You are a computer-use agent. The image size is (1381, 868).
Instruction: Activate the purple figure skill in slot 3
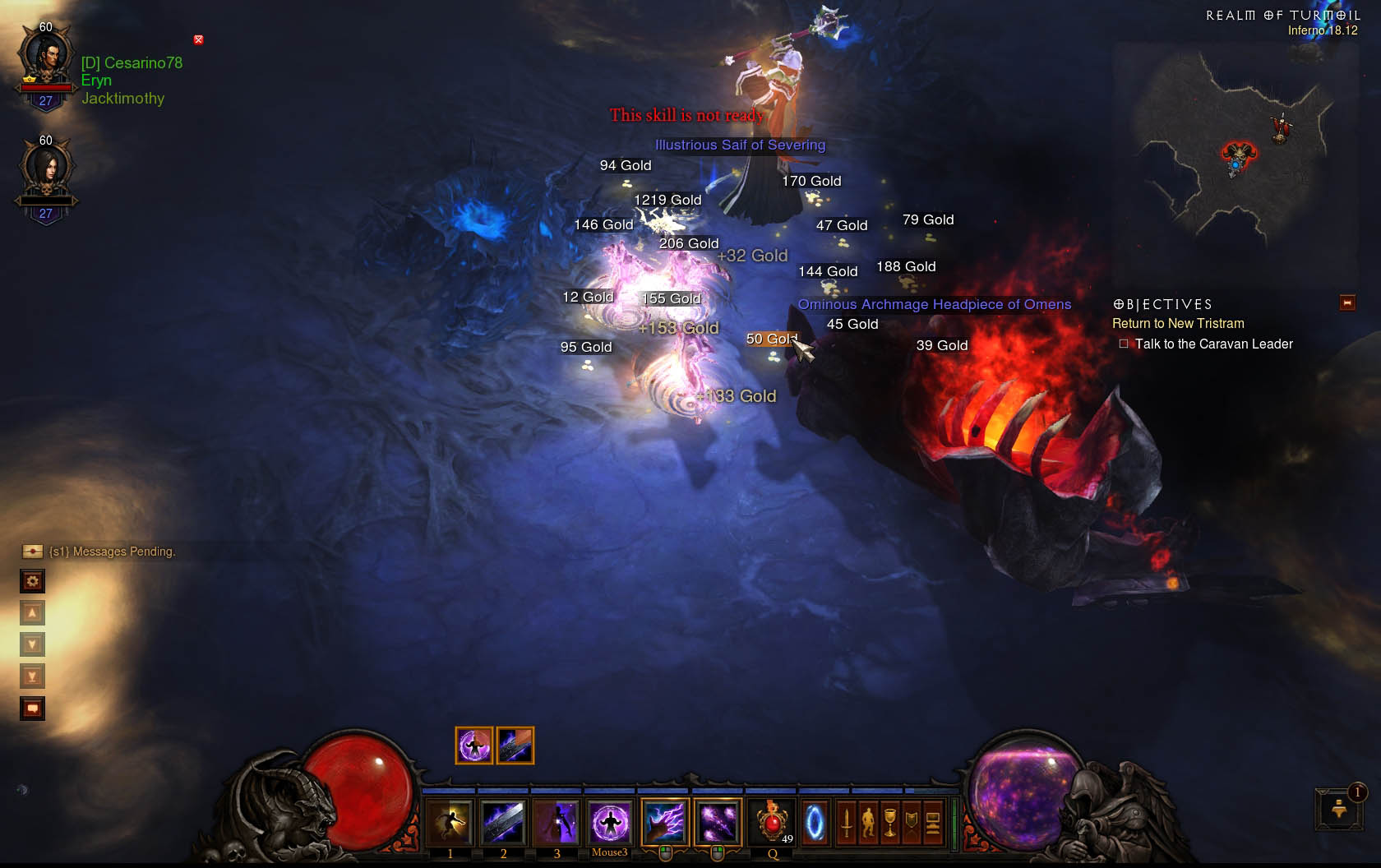coord(557,822)
